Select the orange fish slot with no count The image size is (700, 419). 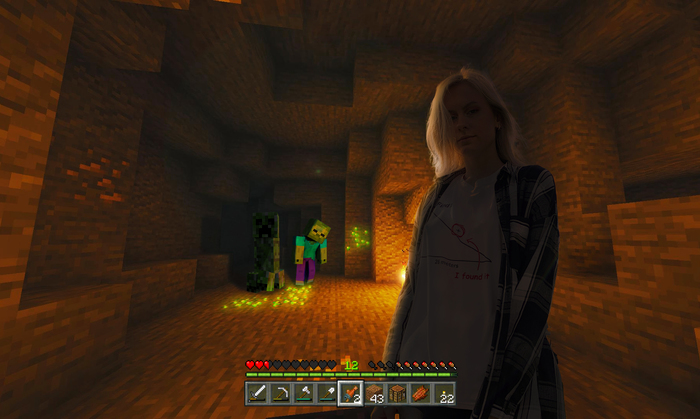(420, 393)
